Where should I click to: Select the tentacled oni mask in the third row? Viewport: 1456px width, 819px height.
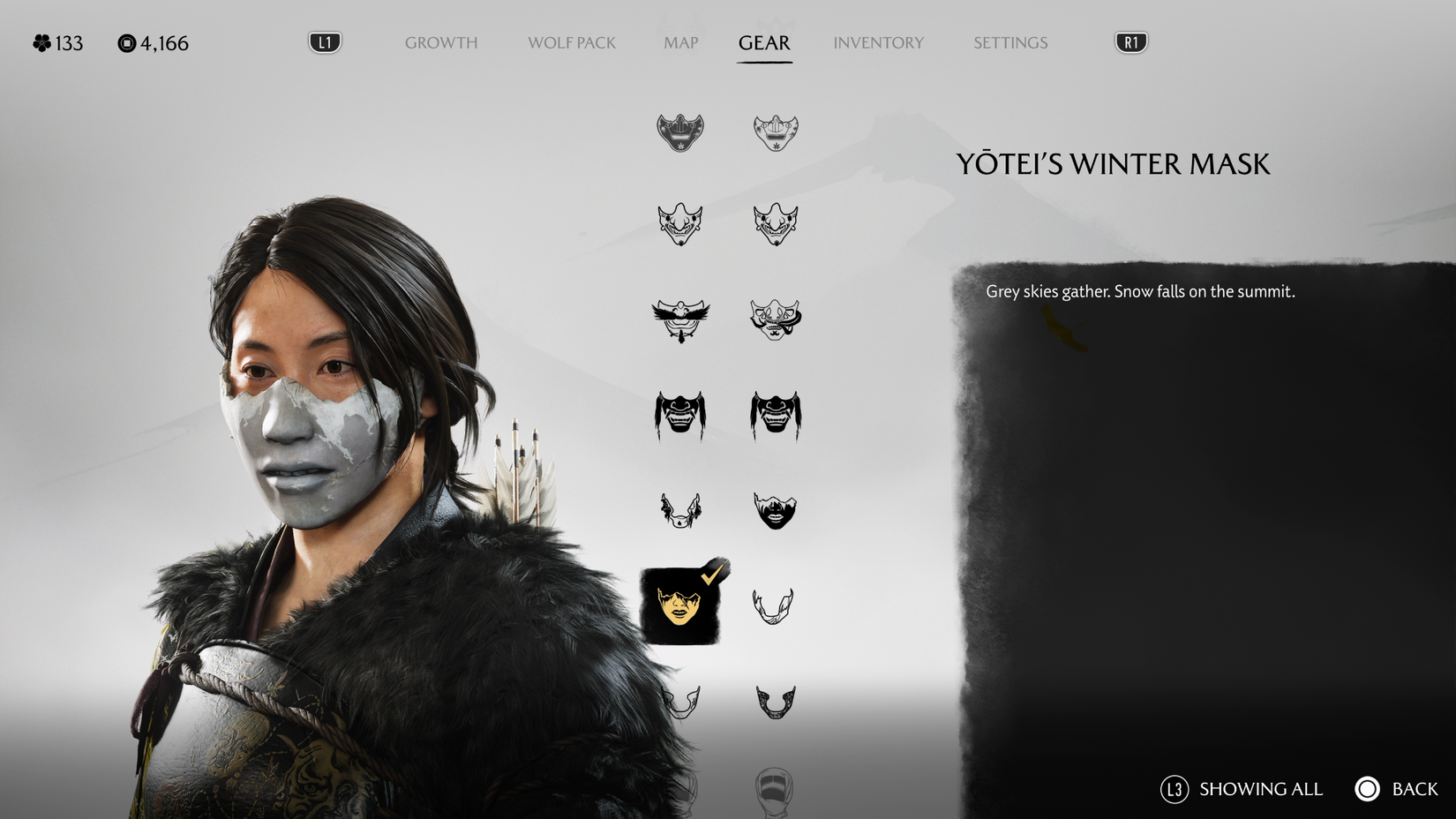(775, 320)
